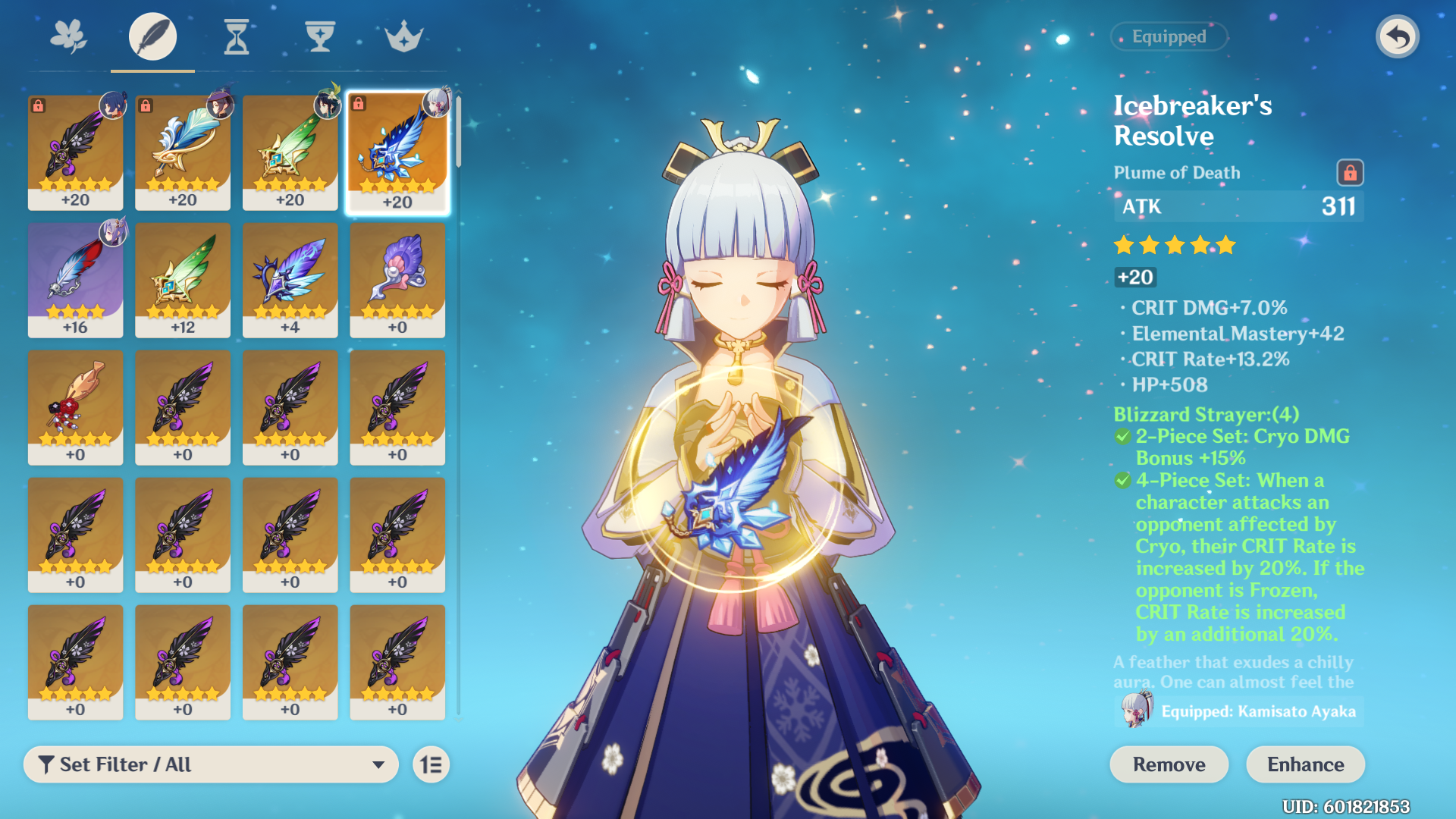Viewport: 1456px width, 819px height.
Task: Remove the equipped Icebreaker's Resolve
Action: pyautogui.click(x=1169, y=764)
